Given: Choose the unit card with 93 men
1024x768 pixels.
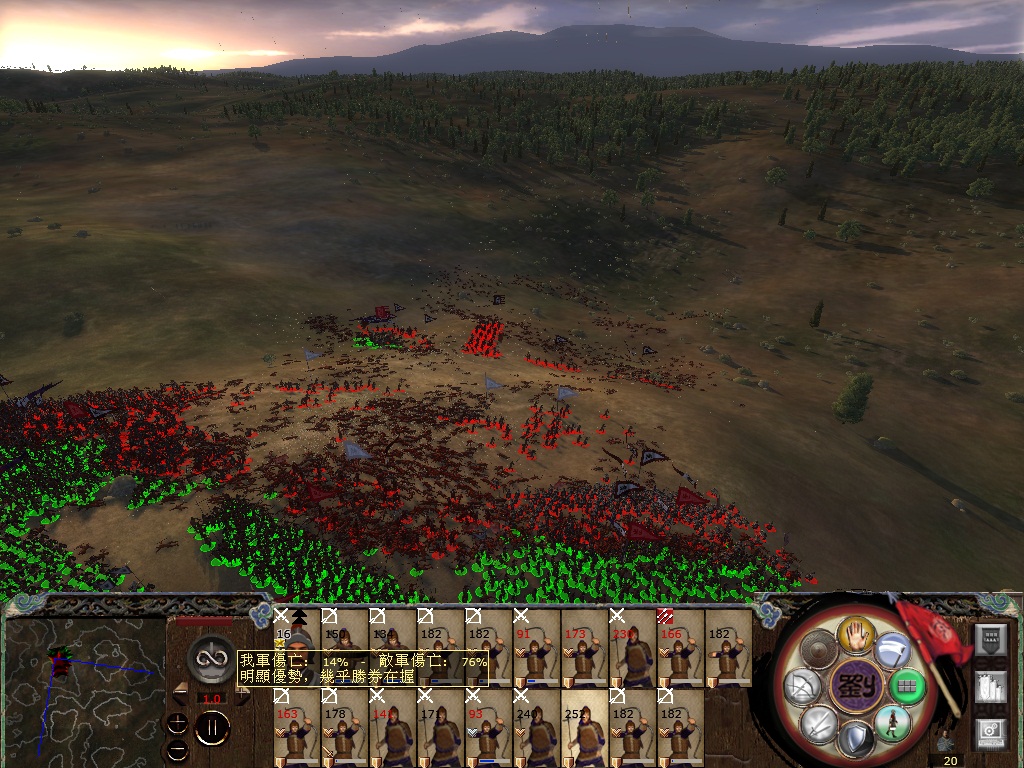Looking at the screenshot, I should click(488, 727).
